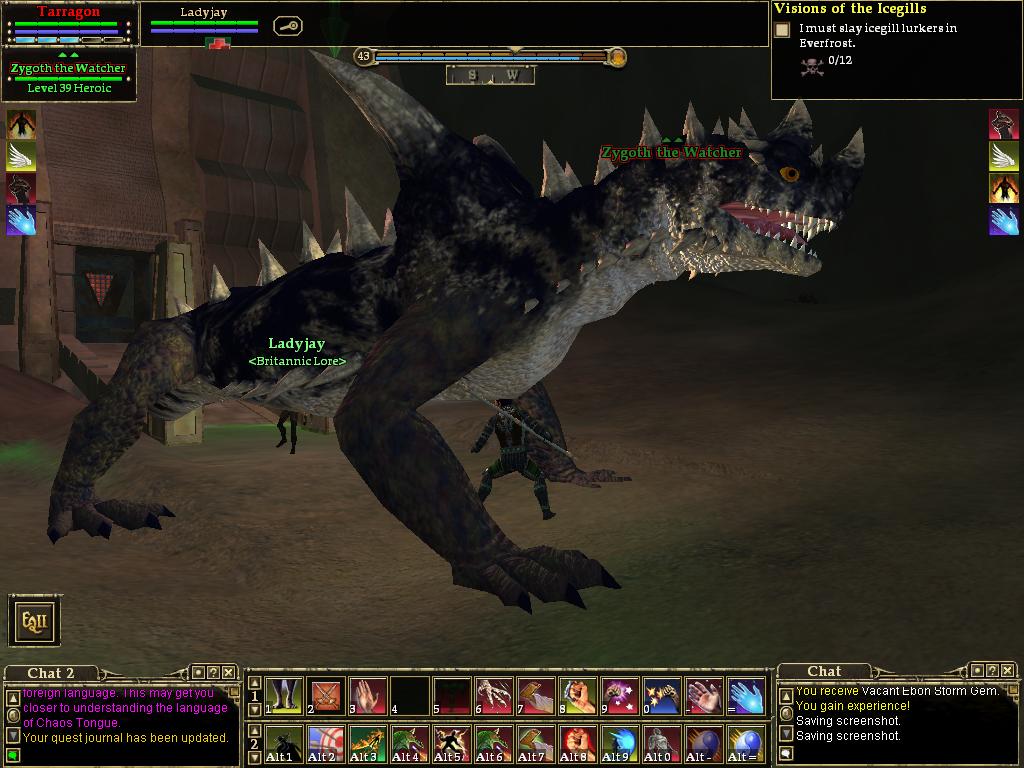Click the white wing buff icon on left
This screenshot has height=768, width=1024.
pyautogui.click(x=21, y=156)
